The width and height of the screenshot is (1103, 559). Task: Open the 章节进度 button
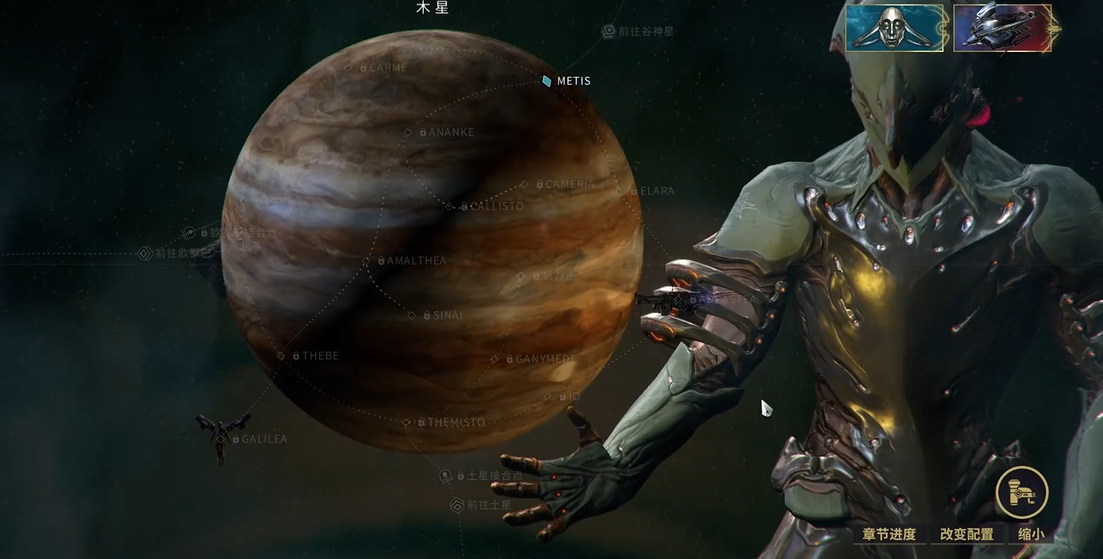(x=888, y=534)
